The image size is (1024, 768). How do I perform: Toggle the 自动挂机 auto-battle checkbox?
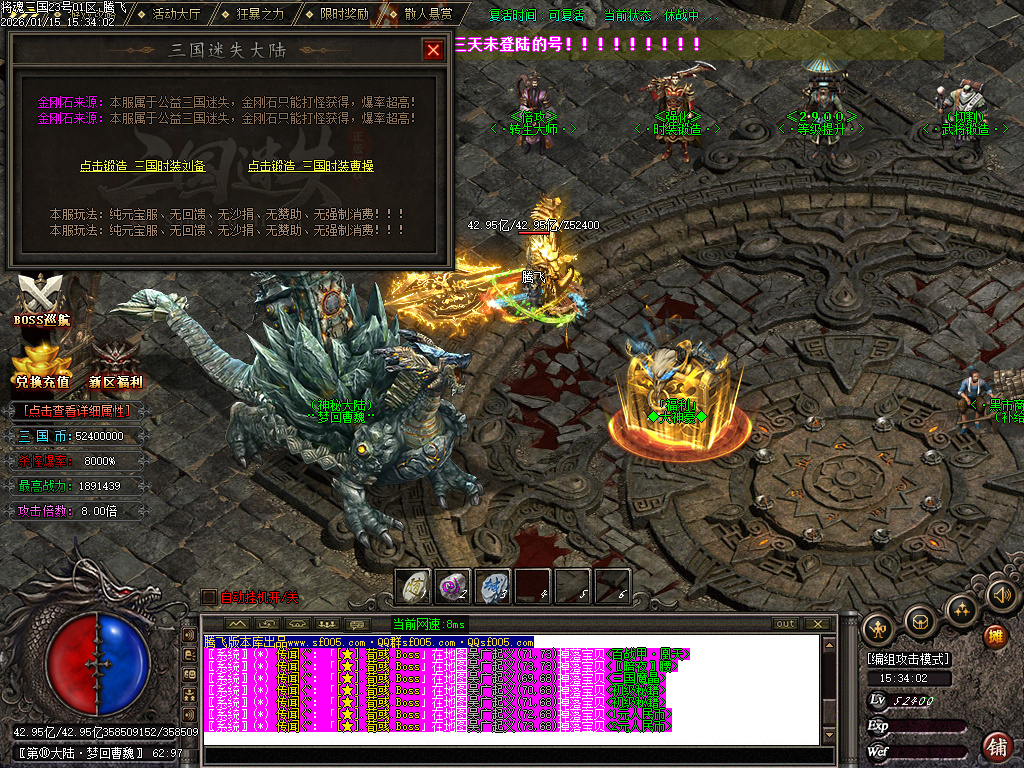coord(208,597)
